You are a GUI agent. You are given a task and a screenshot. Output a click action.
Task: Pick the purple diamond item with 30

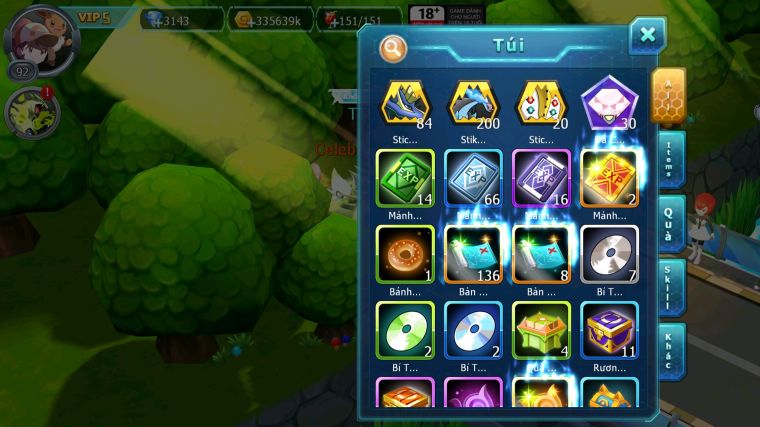tap(609, 103)
